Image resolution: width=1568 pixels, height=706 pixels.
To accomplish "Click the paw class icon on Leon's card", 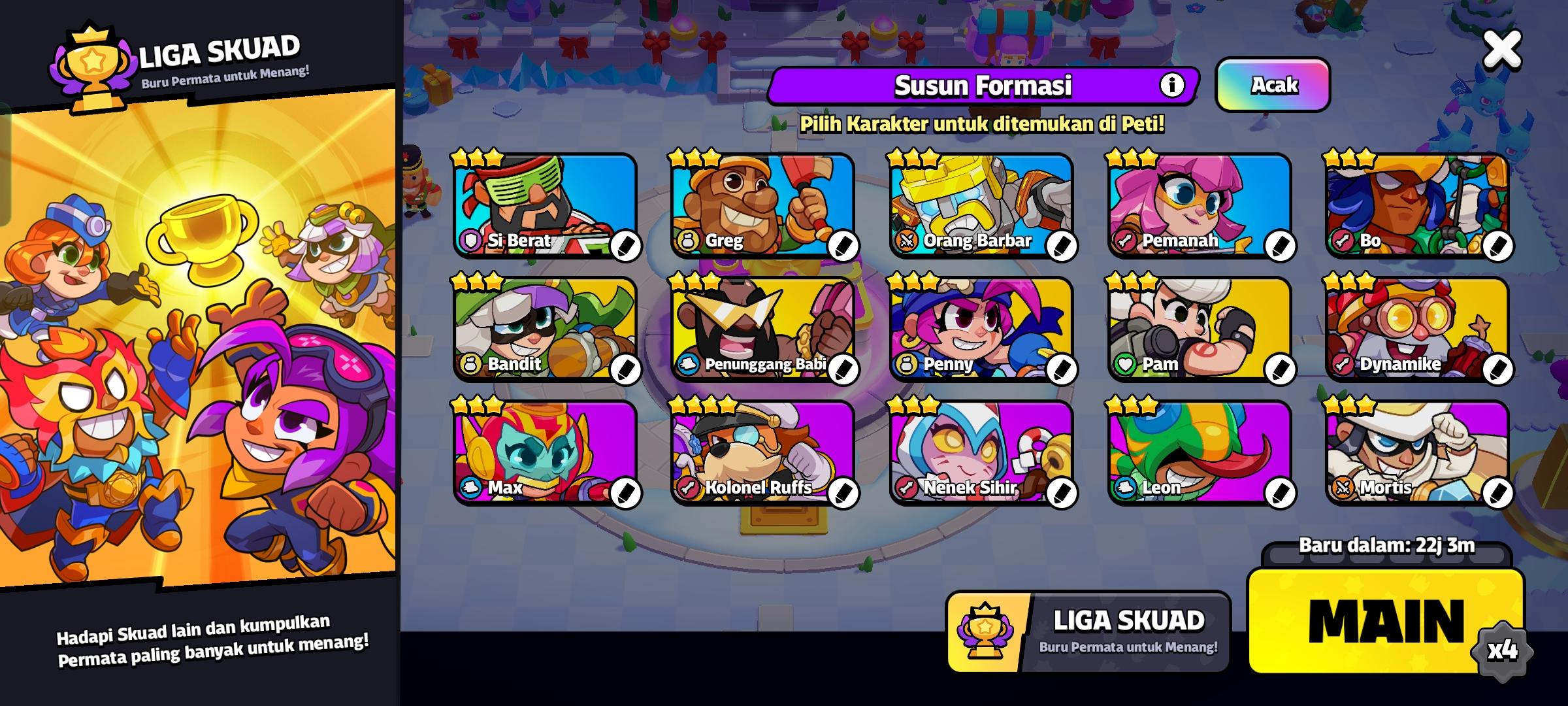I will click(x=1126, y=488).
